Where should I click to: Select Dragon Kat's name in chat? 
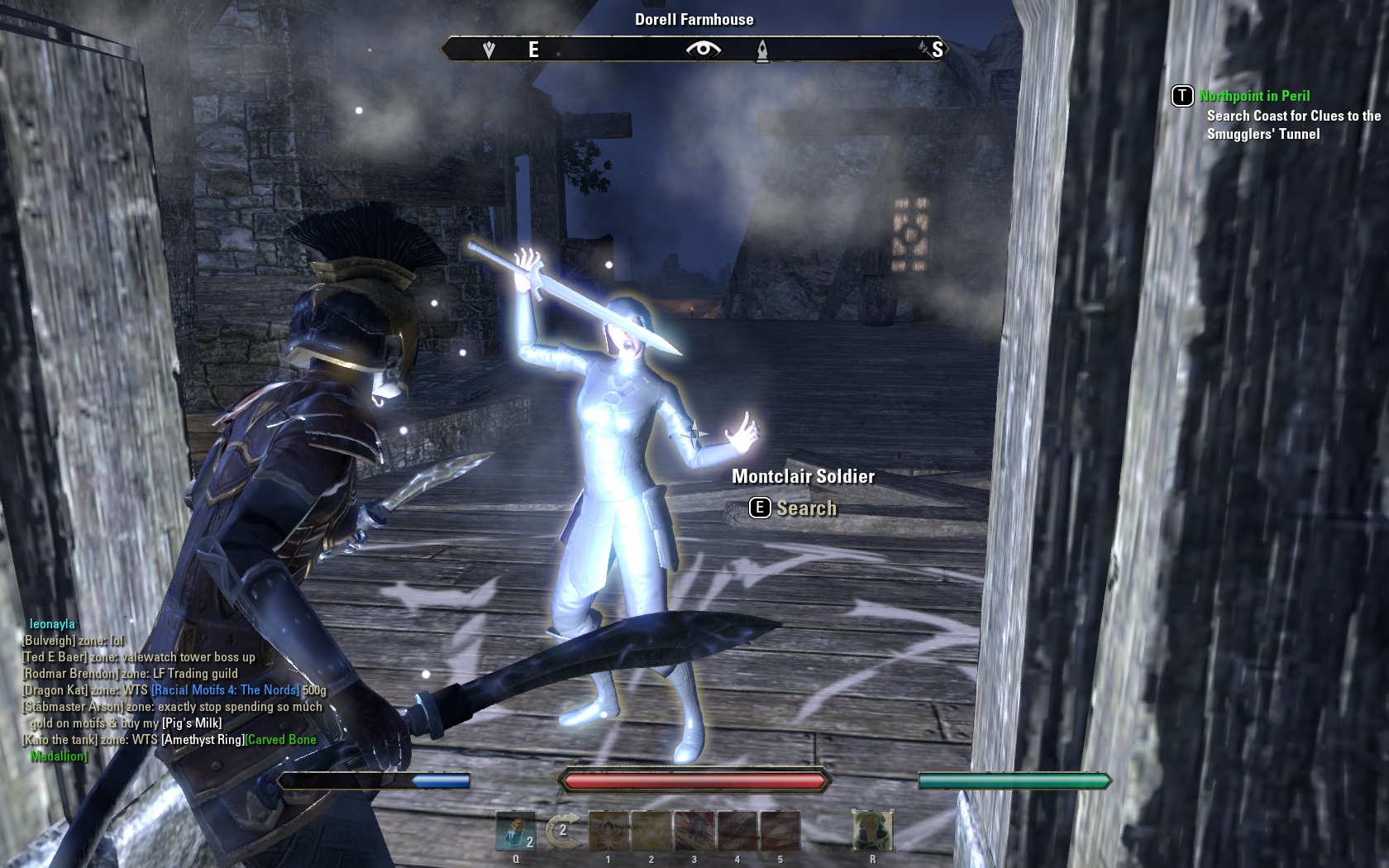pos(55,690)
